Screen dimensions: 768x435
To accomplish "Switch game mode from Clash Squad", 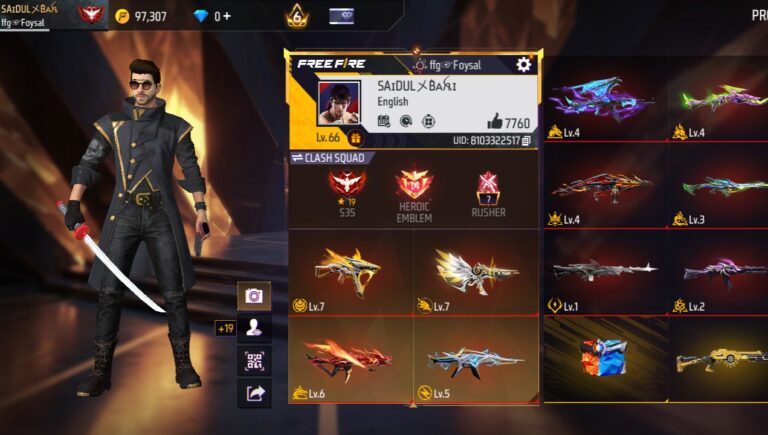I will 296,158.
